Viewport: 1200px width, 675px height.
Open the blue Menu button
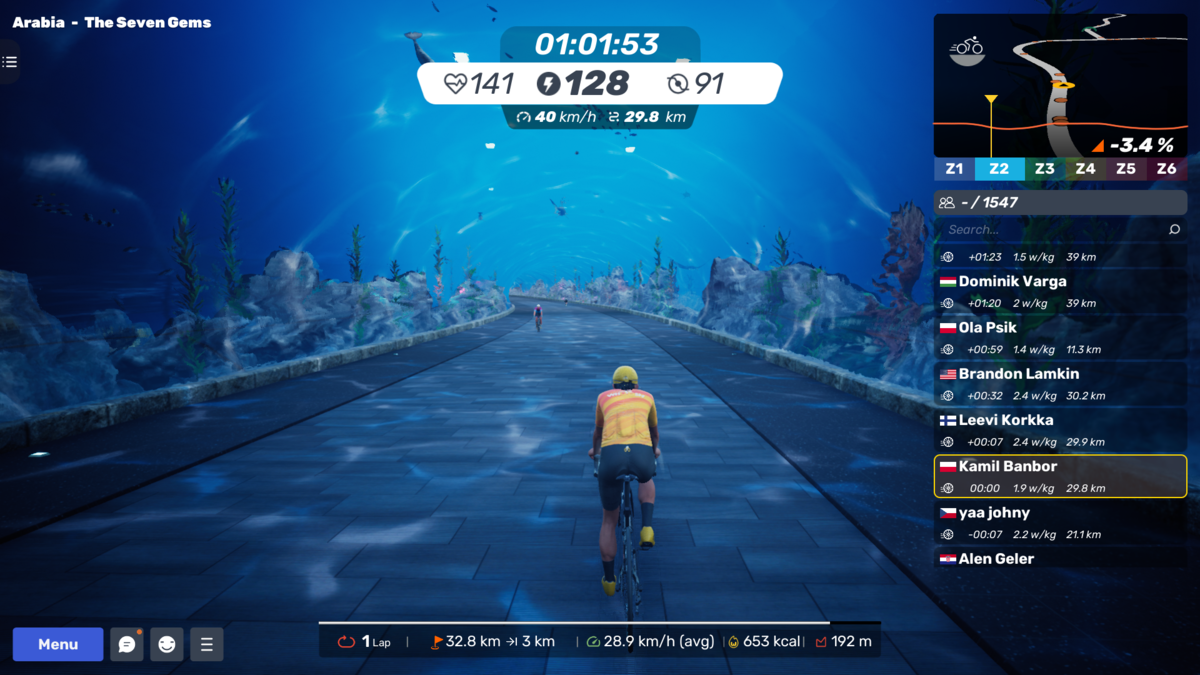tap(58, 644)
